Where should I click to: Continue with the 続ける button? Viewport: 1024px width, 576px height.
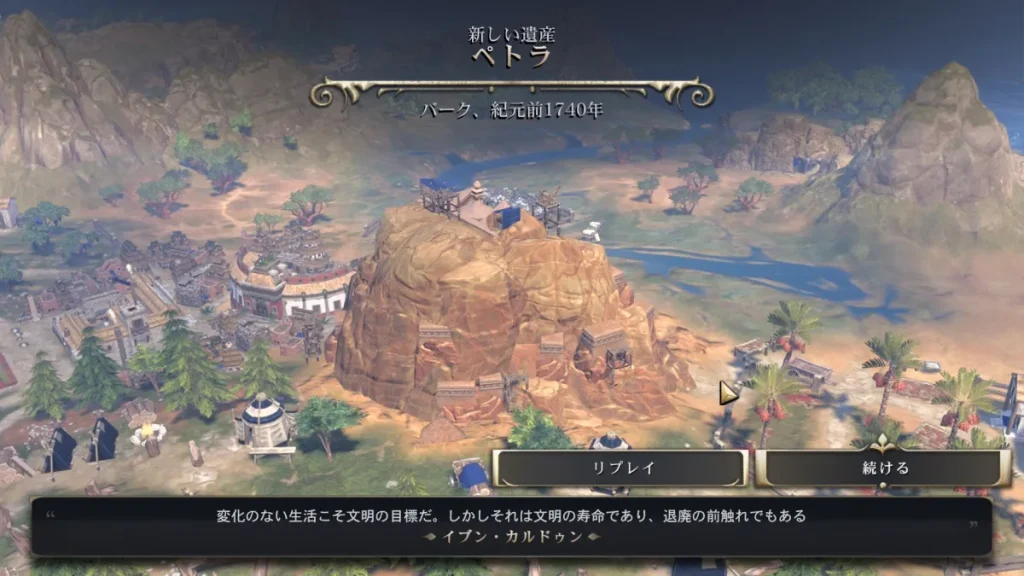882,468
